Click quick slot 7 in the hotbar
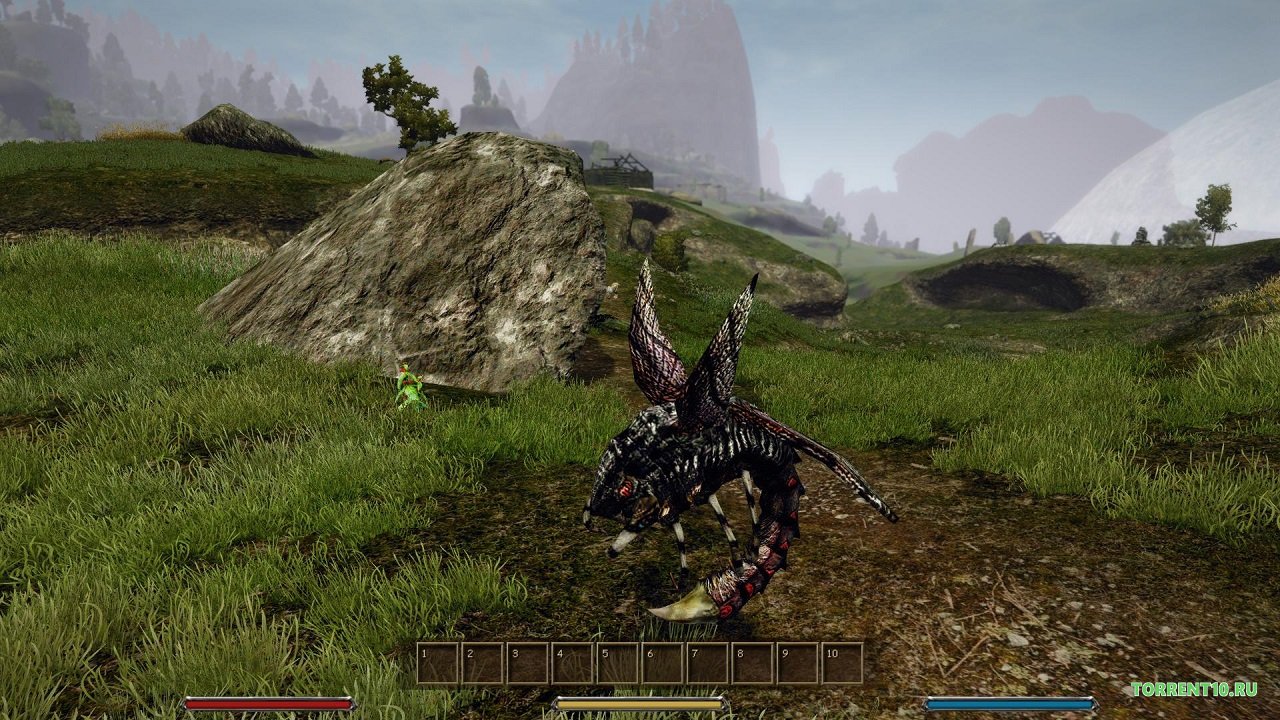The height and width of the screenshot is (720, 1280). pos(708,663)
